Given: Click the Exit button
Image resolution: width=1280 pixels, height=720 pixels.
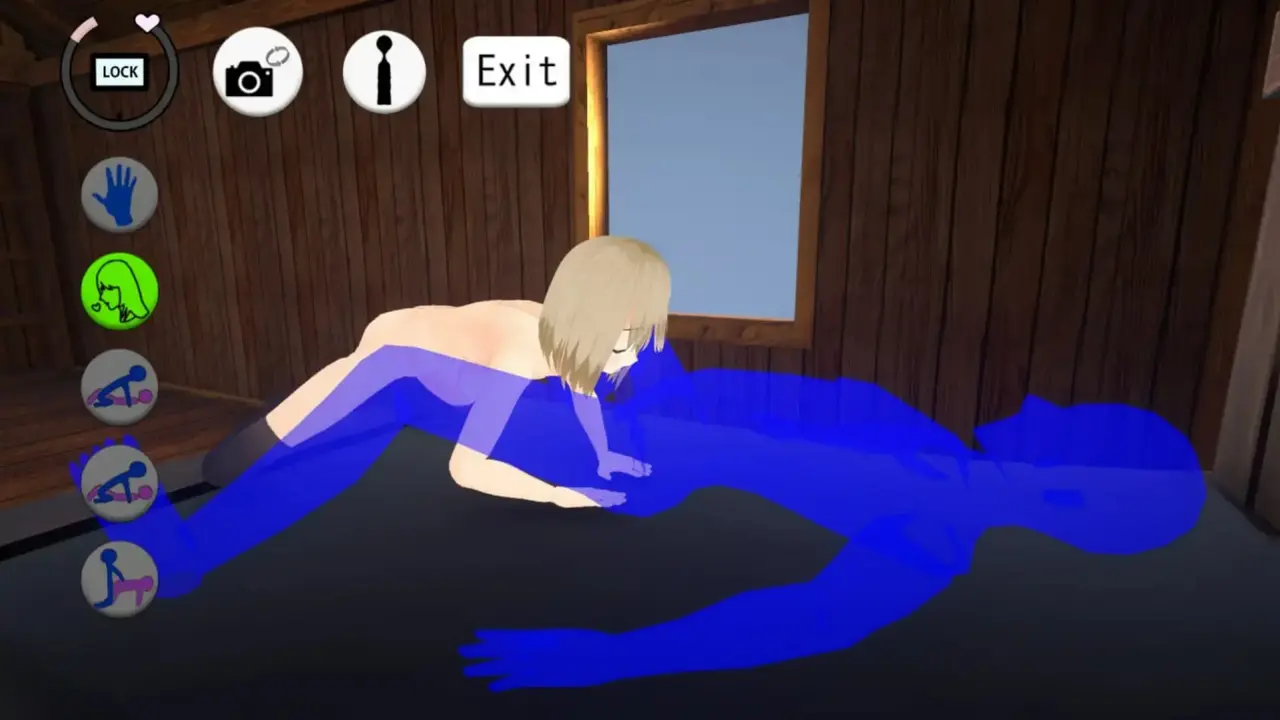Looking at the screenshot, I should (515, 70).
